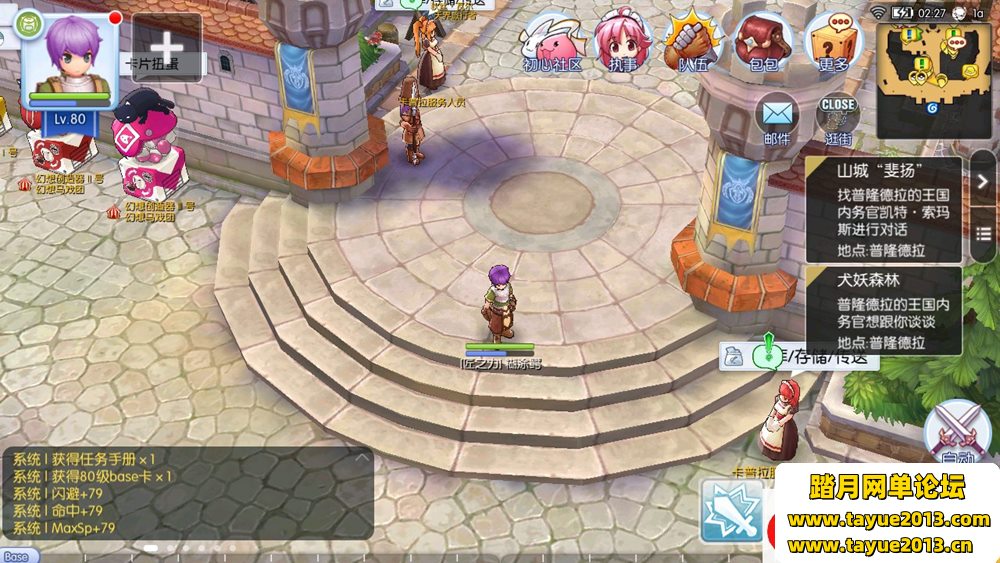The width and height of the screenshot is (1000, 563).
Task: Select the 犬妖森林 quest entry
Action: 883,309
